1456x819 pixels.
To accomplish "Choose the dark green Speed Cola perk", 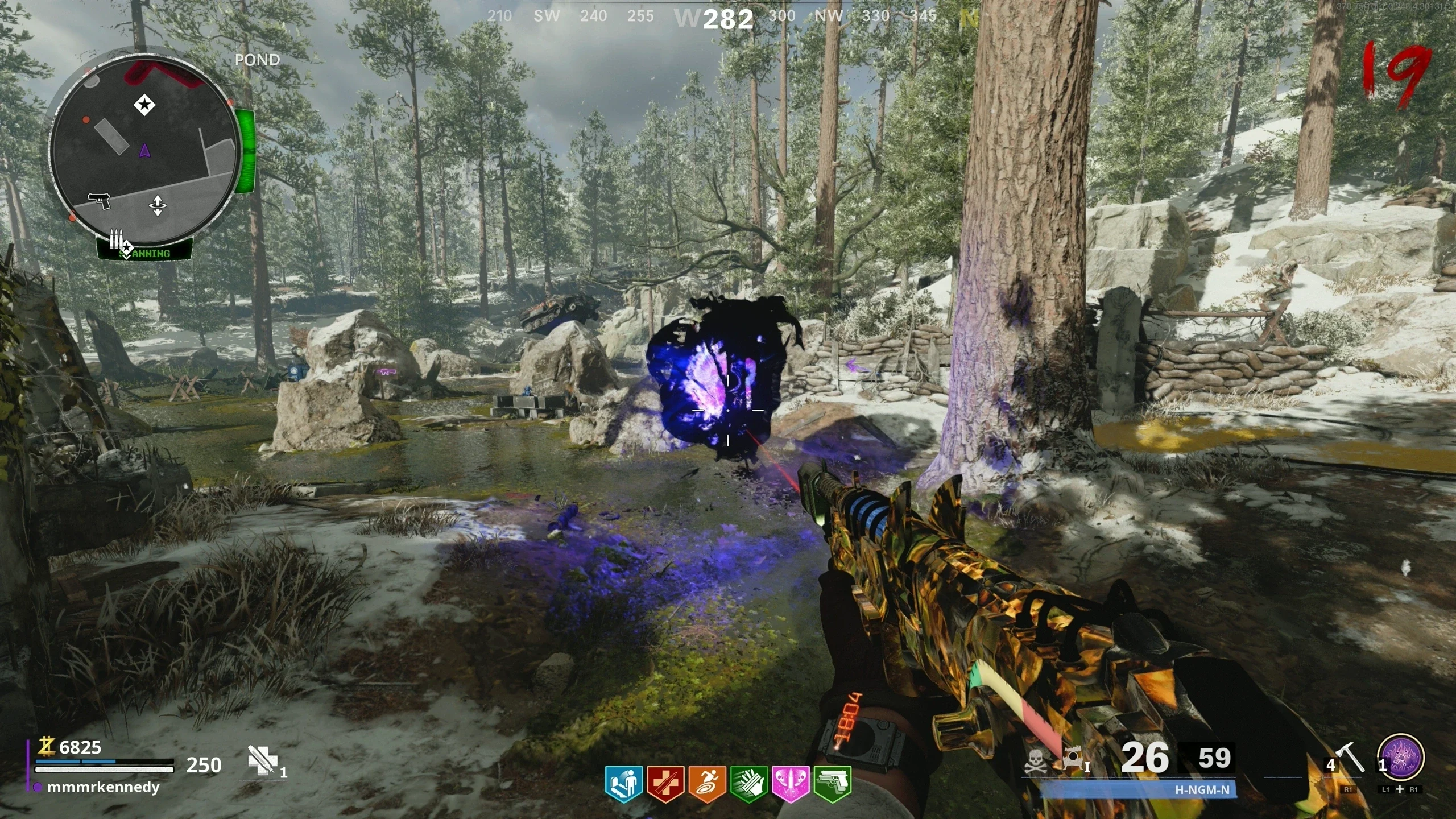I will click(749, 784).
